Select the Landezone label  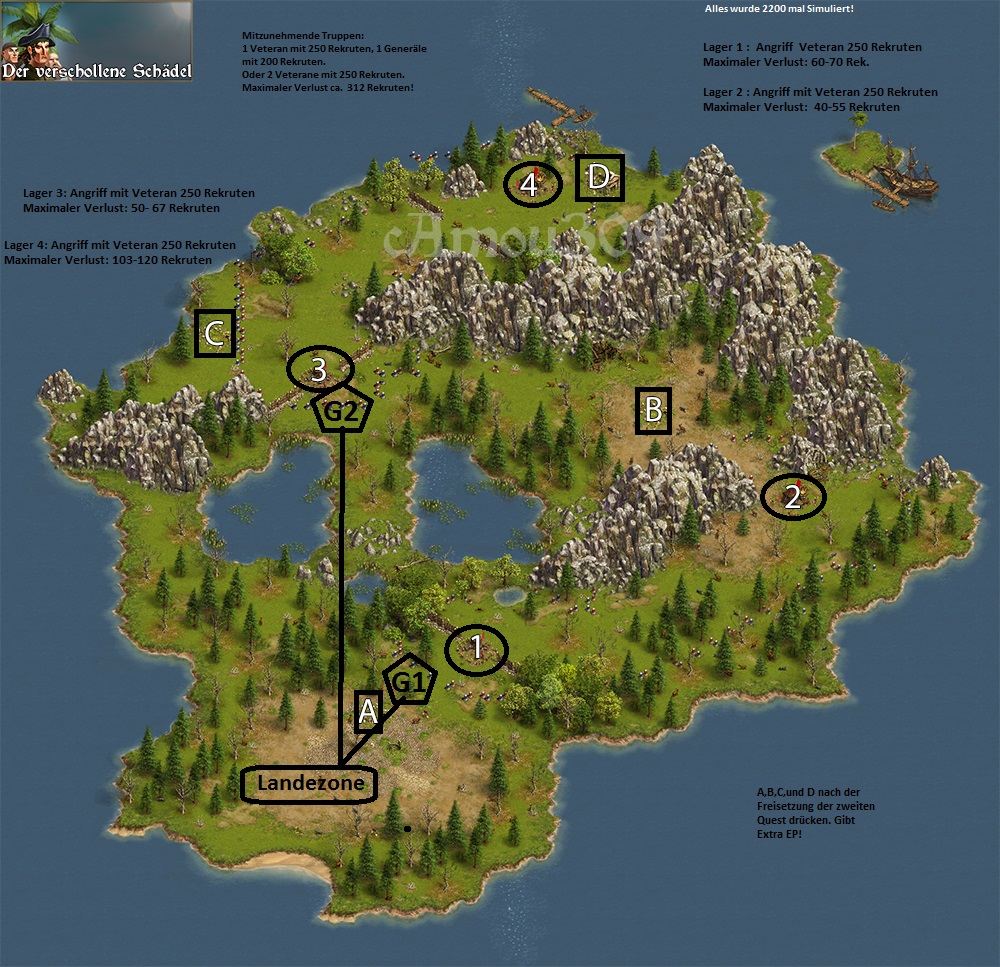(x=309, y=784)
